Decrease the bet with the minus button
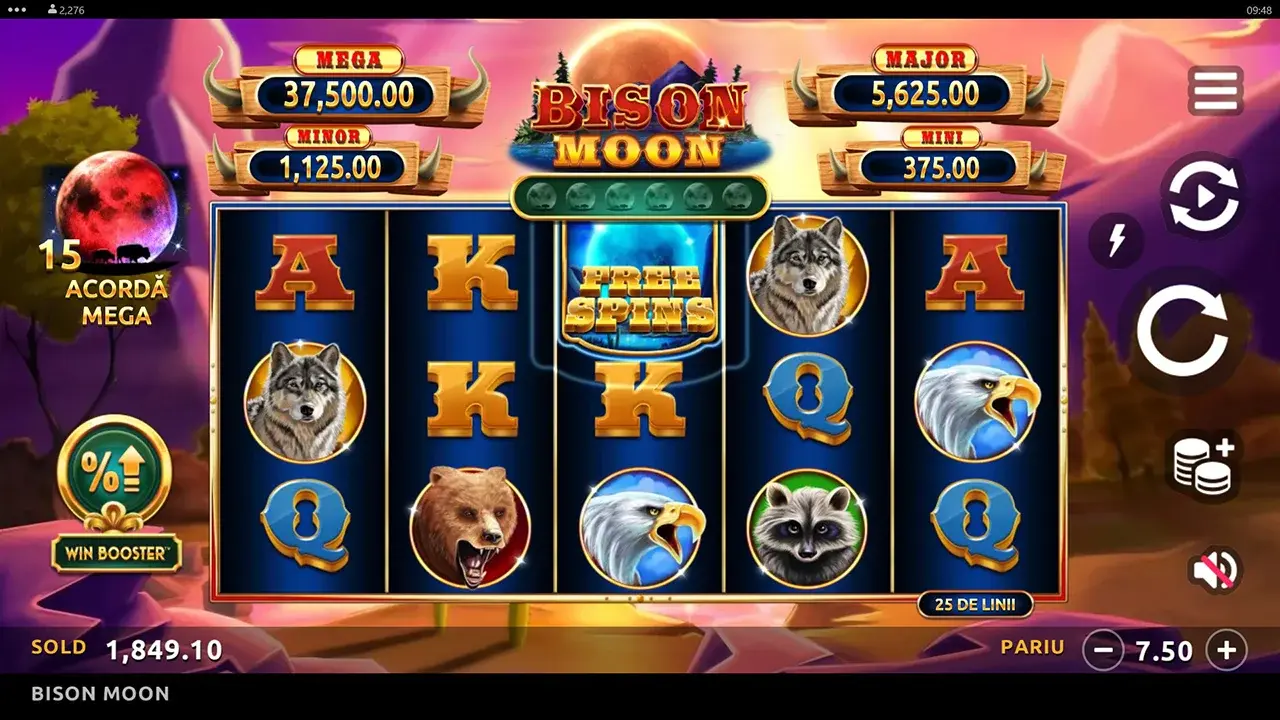This screenshot has height=720, width=1280. (1102, 651)
